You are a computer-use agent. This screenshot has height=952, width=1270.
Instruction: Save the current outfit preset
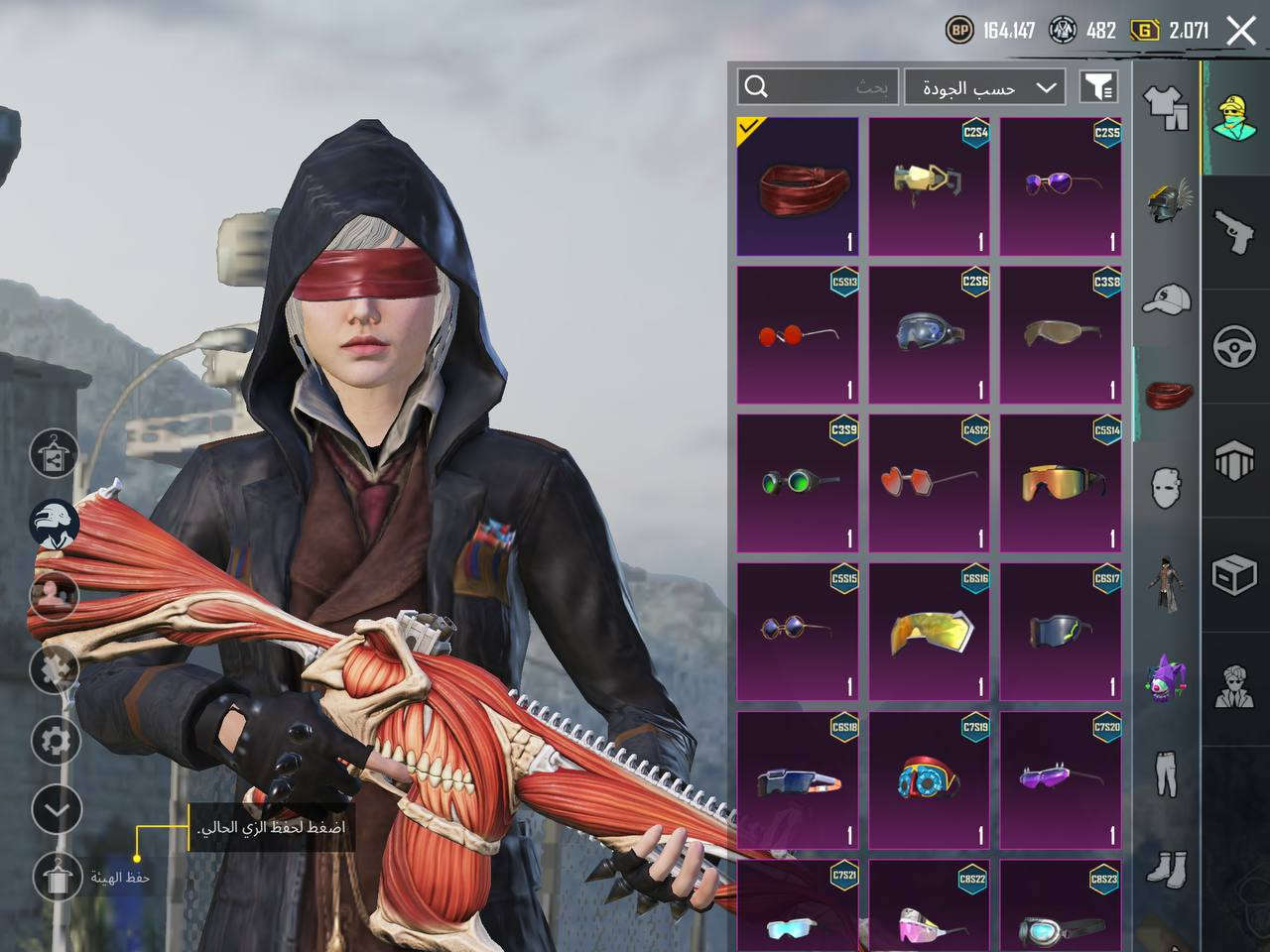click(57, 876)
